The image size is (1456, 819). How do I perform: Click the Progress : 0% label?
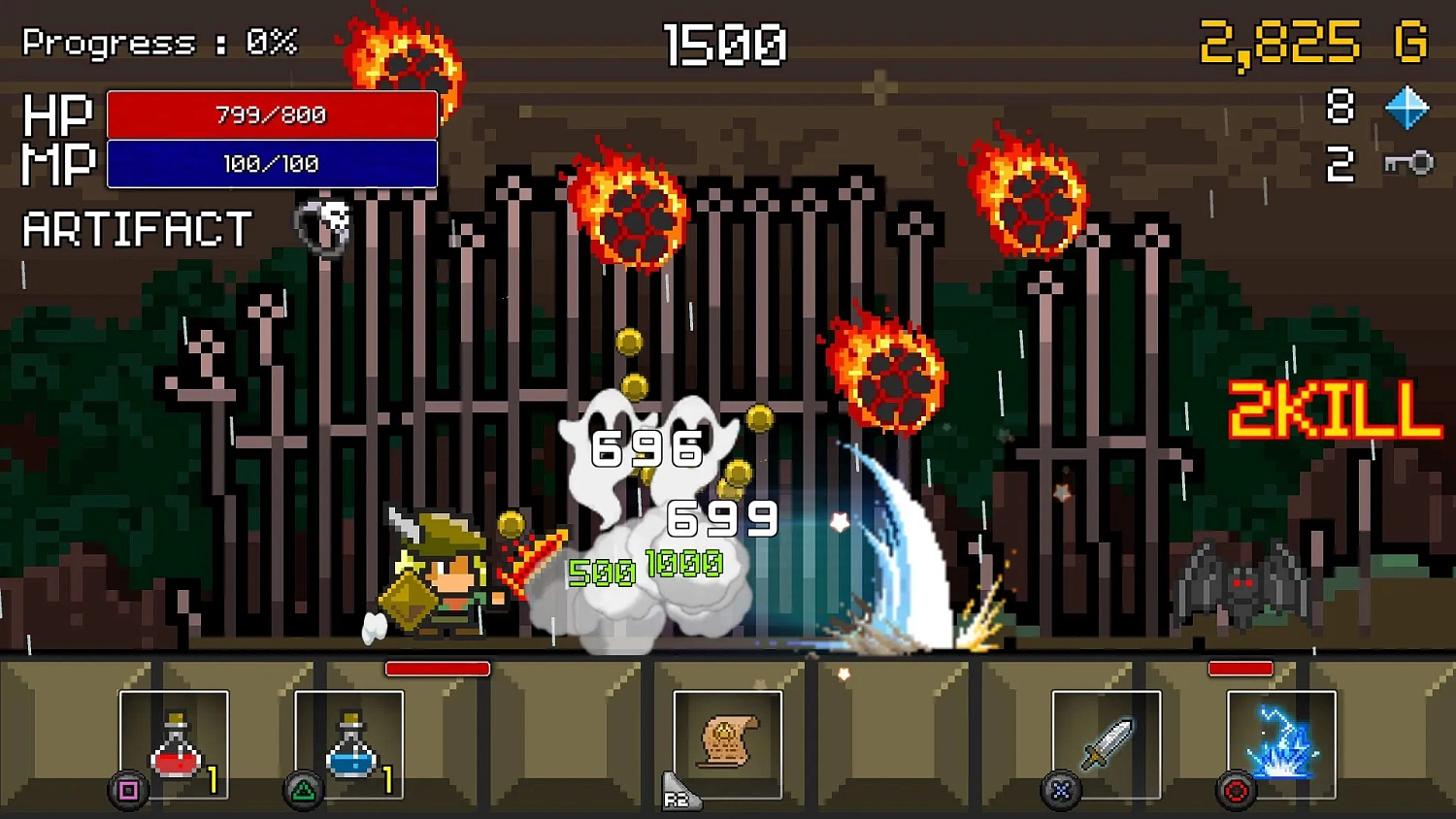point(155,41)
